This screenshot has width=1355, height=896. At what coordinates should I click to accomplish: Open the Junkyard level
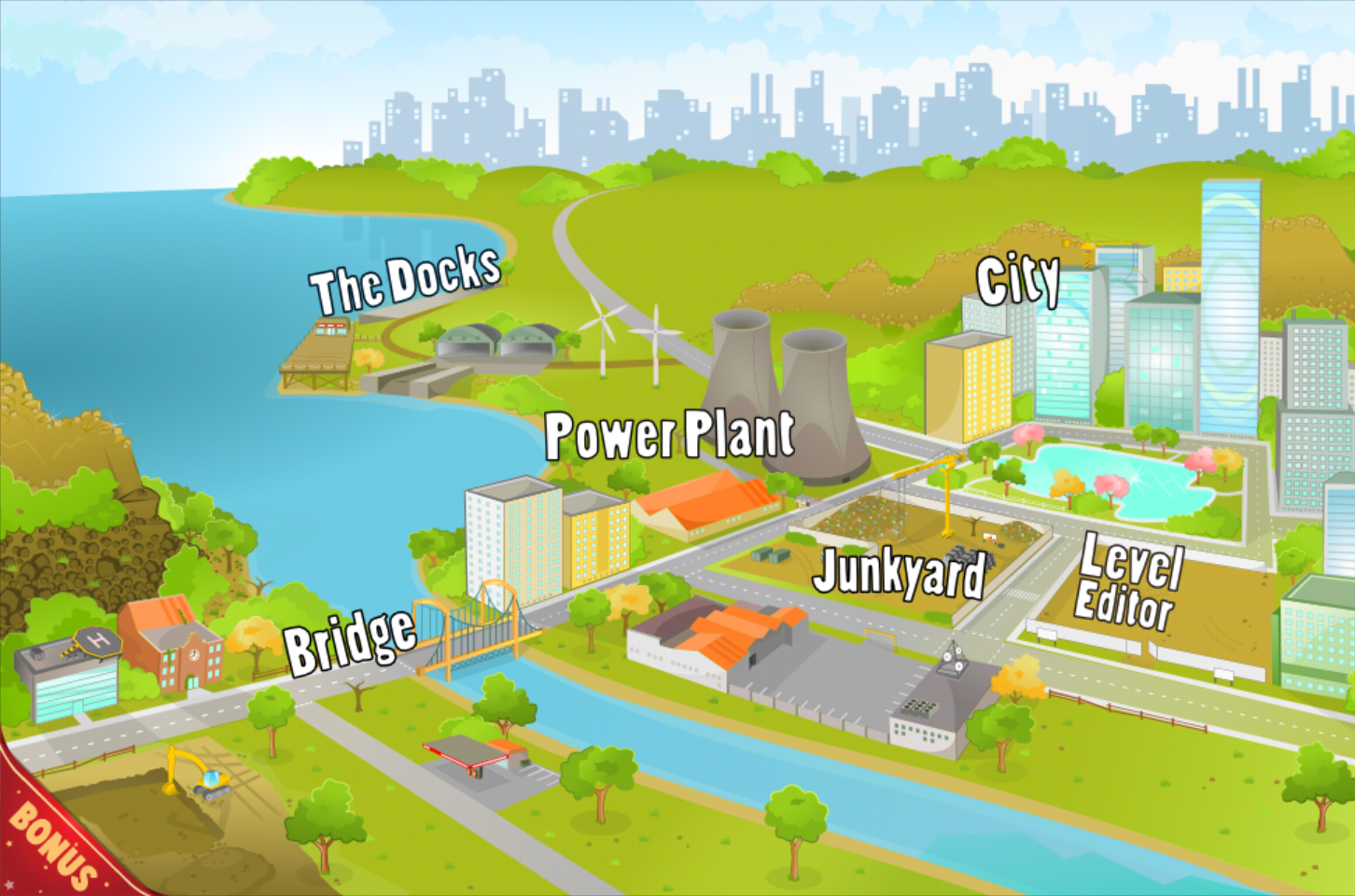point(901,574)
